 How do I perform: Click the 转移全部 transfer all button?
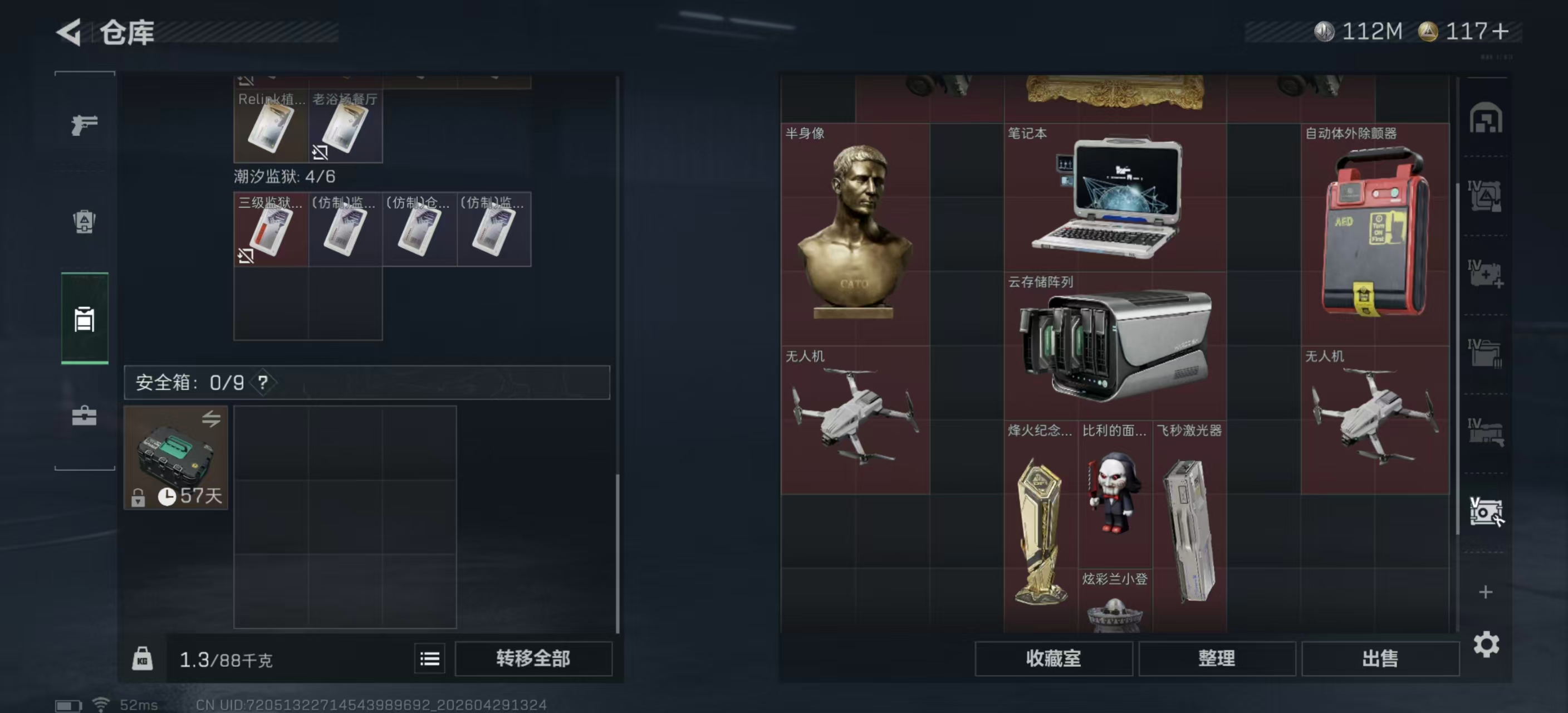click(x=533, y=658)
